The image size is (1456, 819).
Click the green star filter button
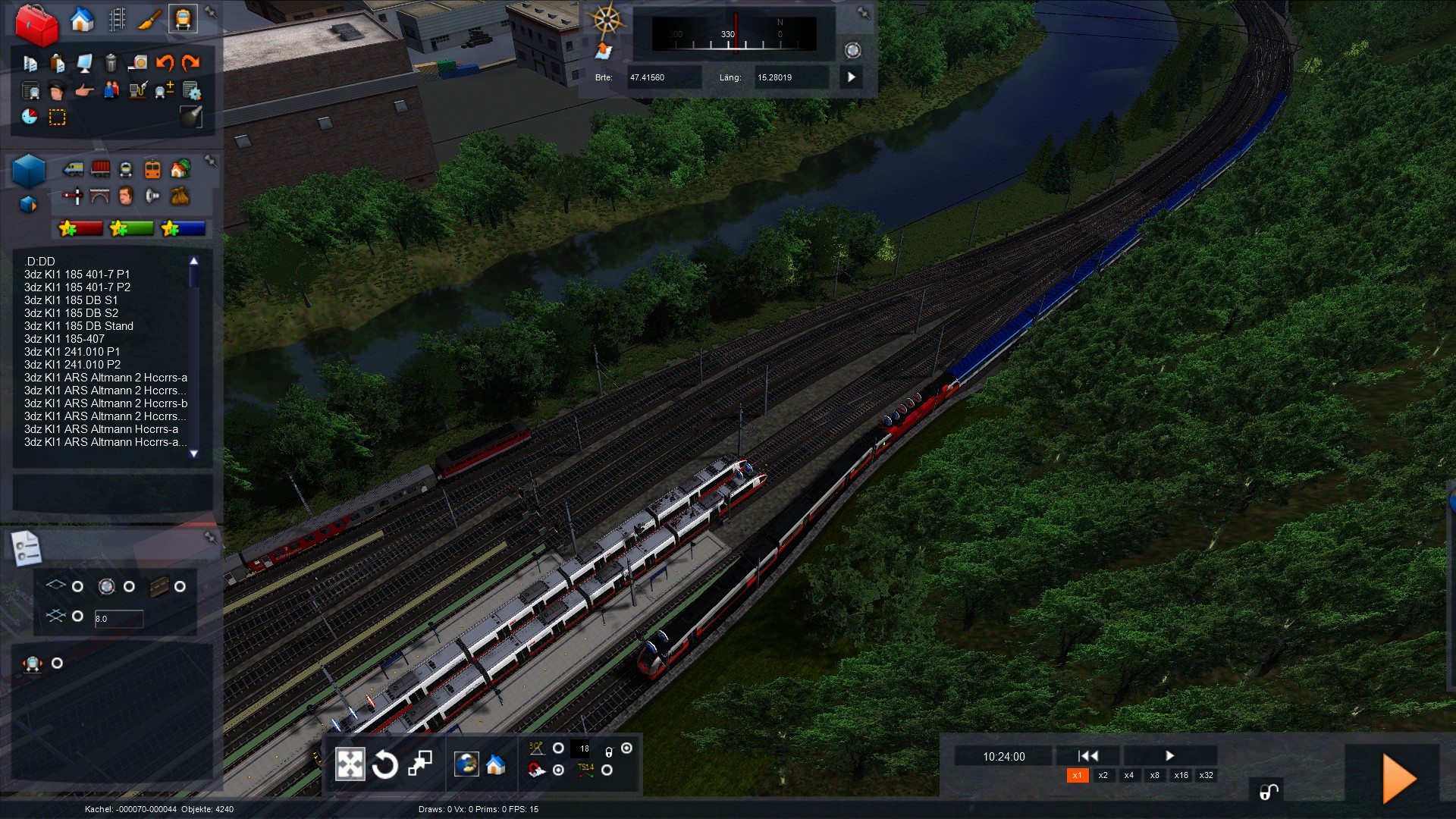coord(132,228)
